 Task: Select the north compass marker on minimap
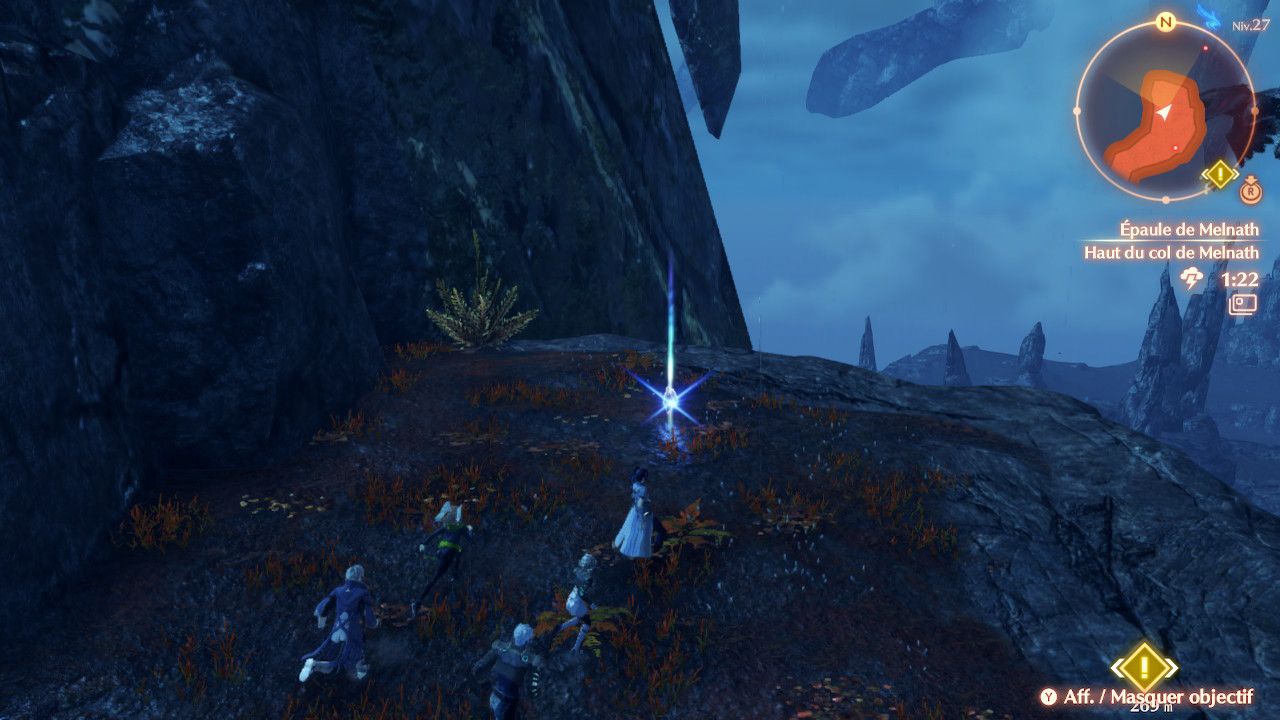point(1165,22)
